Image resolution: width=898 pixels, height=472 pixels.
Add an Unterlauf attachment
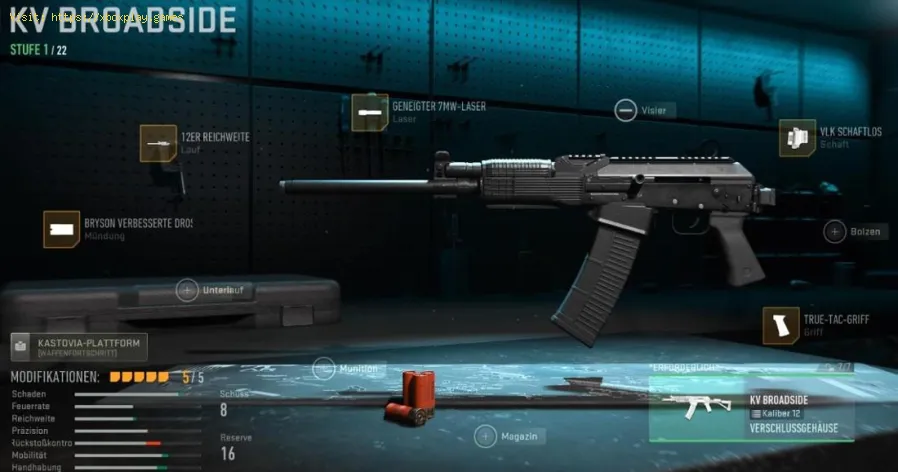point(187,291)
